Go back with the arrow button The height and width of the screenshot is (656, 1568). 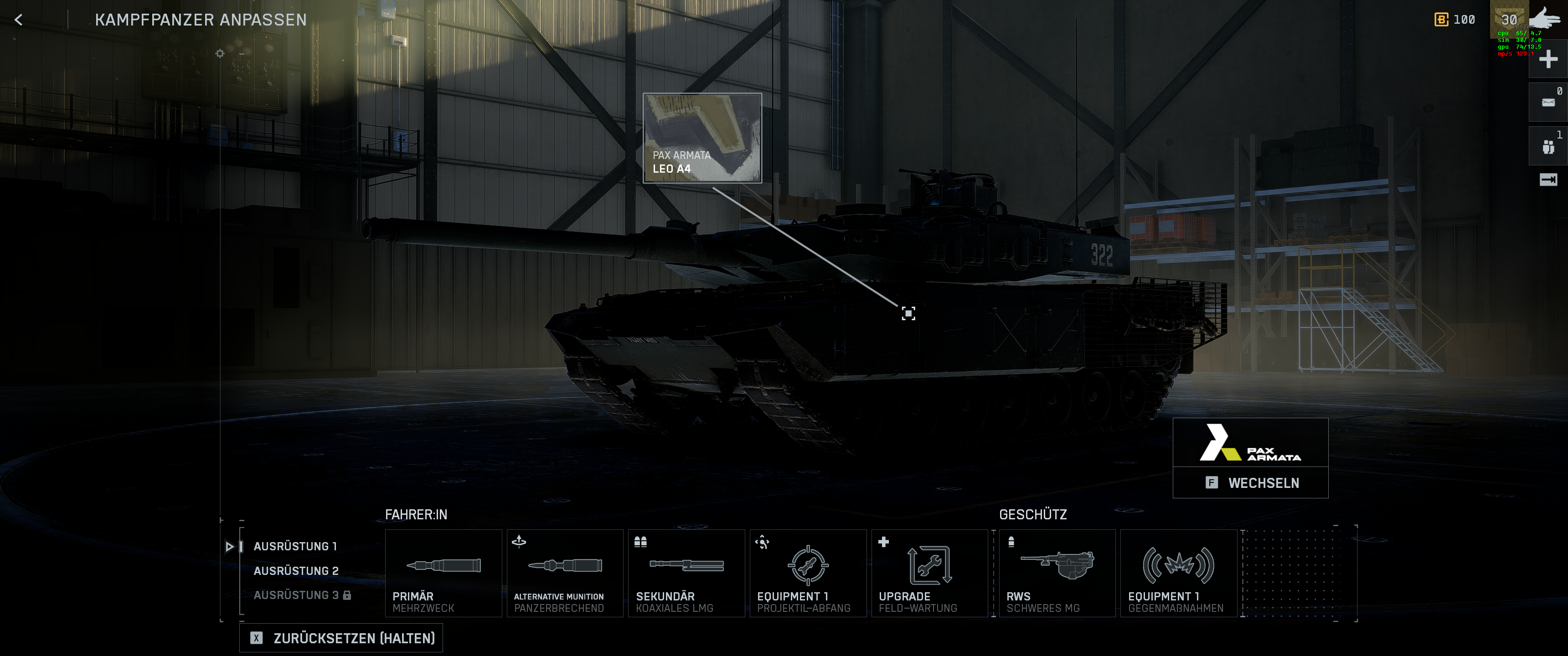coord(19,20)
